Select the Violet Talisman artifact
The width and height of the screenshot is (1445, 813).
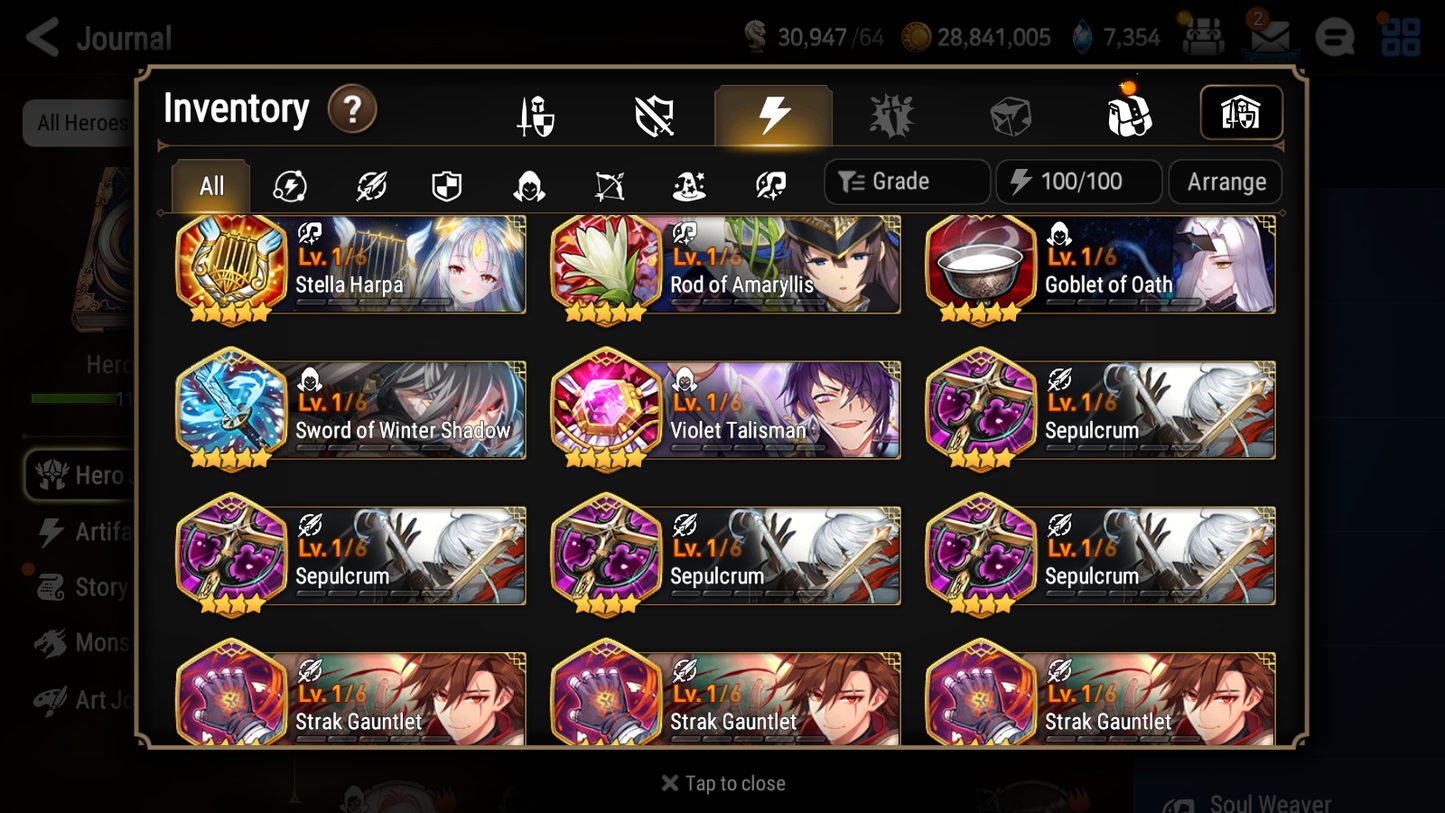click(x=725, y=410)
